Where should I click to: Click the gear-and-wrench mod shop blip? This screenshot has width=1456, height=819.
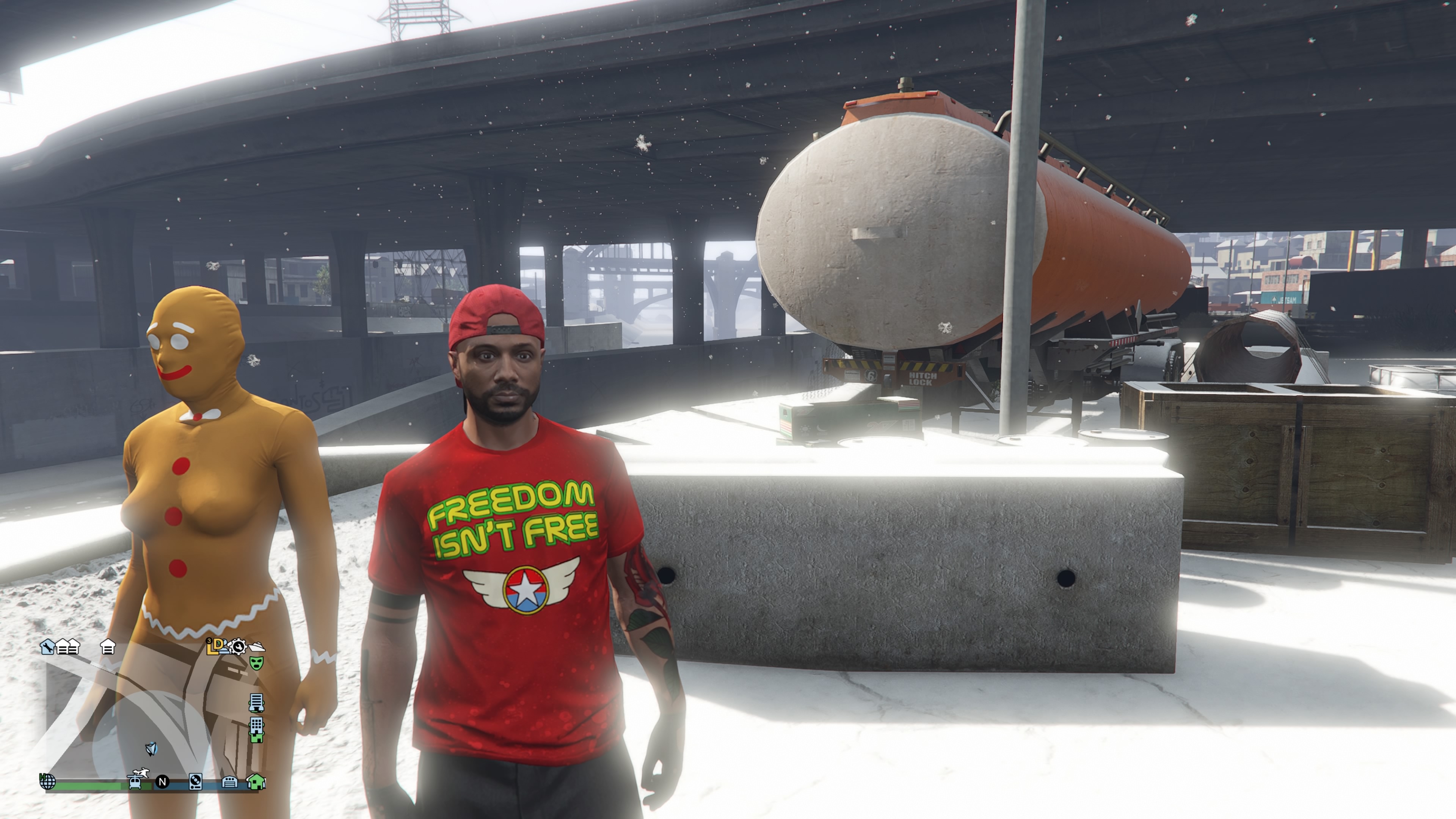pos(238,646)
